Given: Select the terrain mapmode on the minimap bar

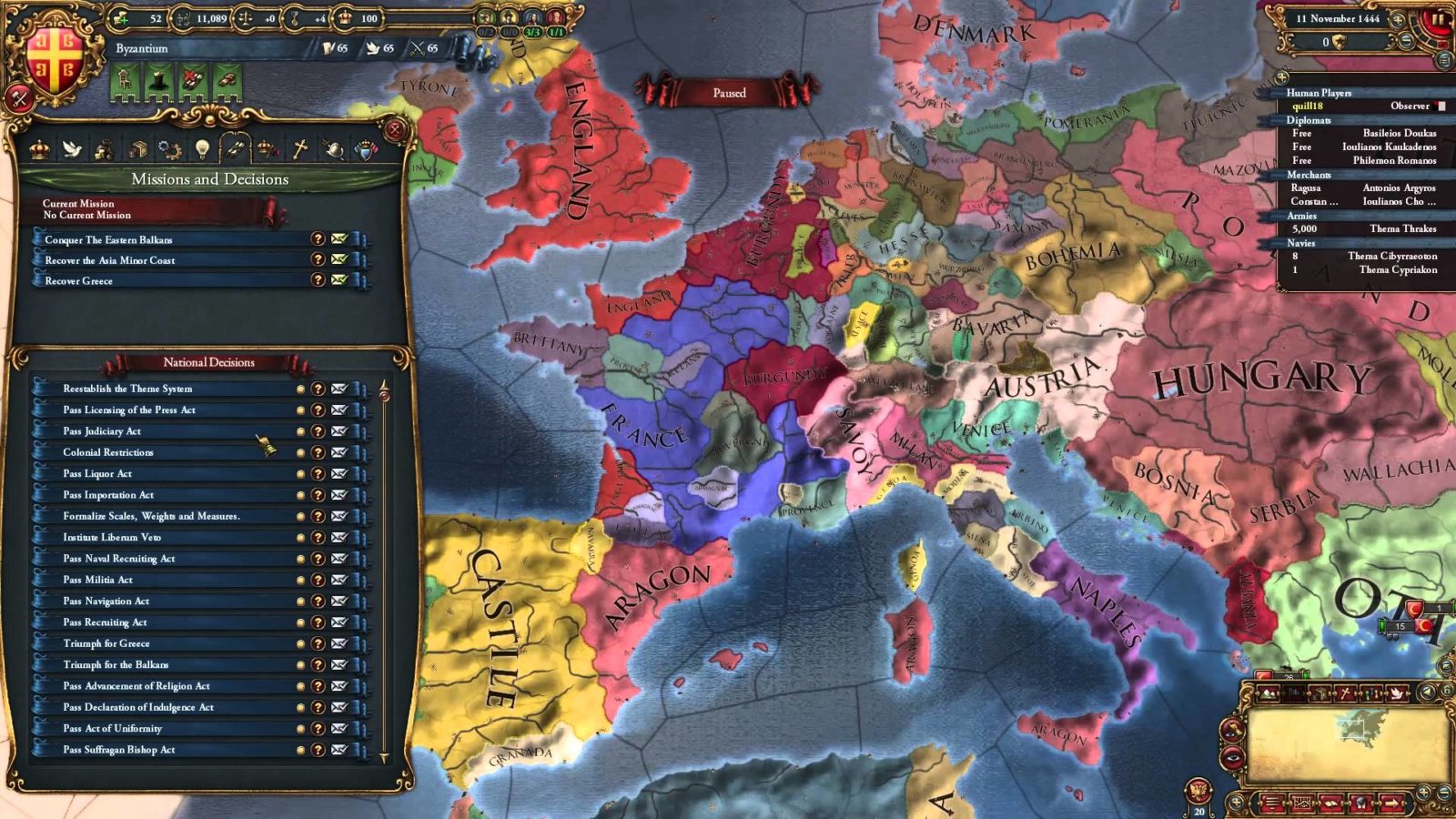Looking at the screenshot, I should pos(1267,693).
